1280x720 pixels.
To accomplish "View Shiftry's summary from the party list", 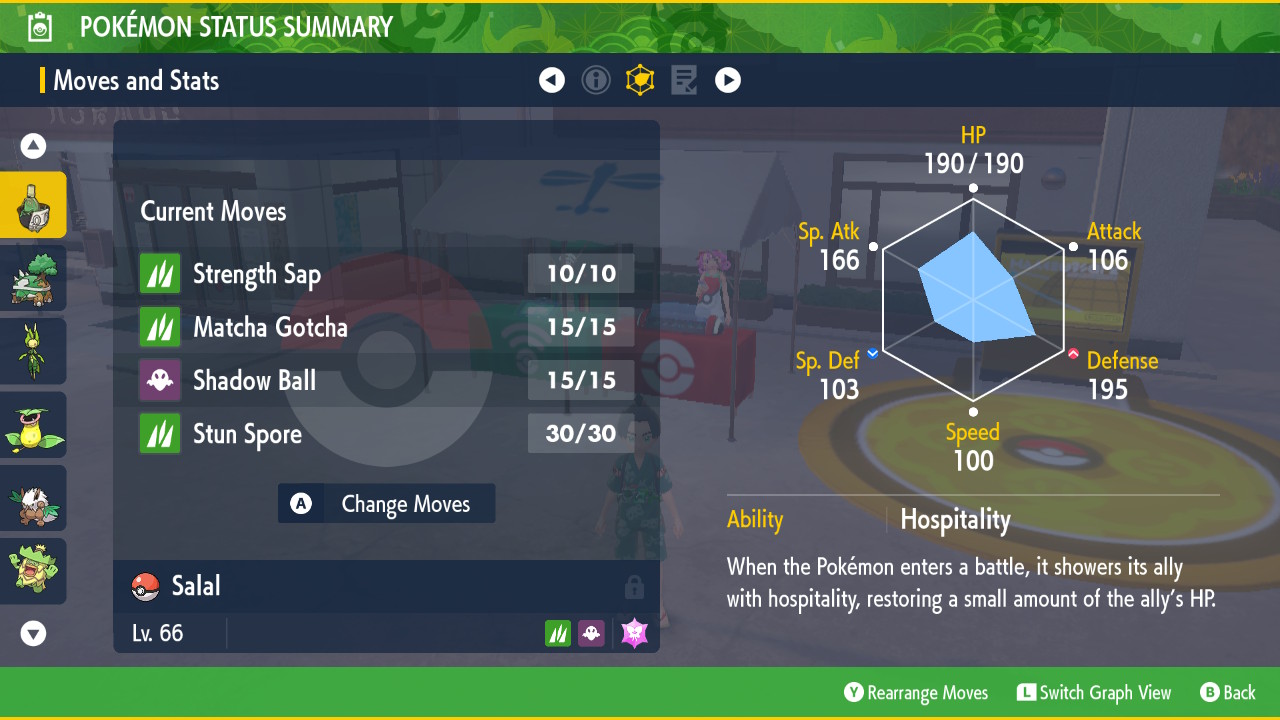I will tap(33, 498).
